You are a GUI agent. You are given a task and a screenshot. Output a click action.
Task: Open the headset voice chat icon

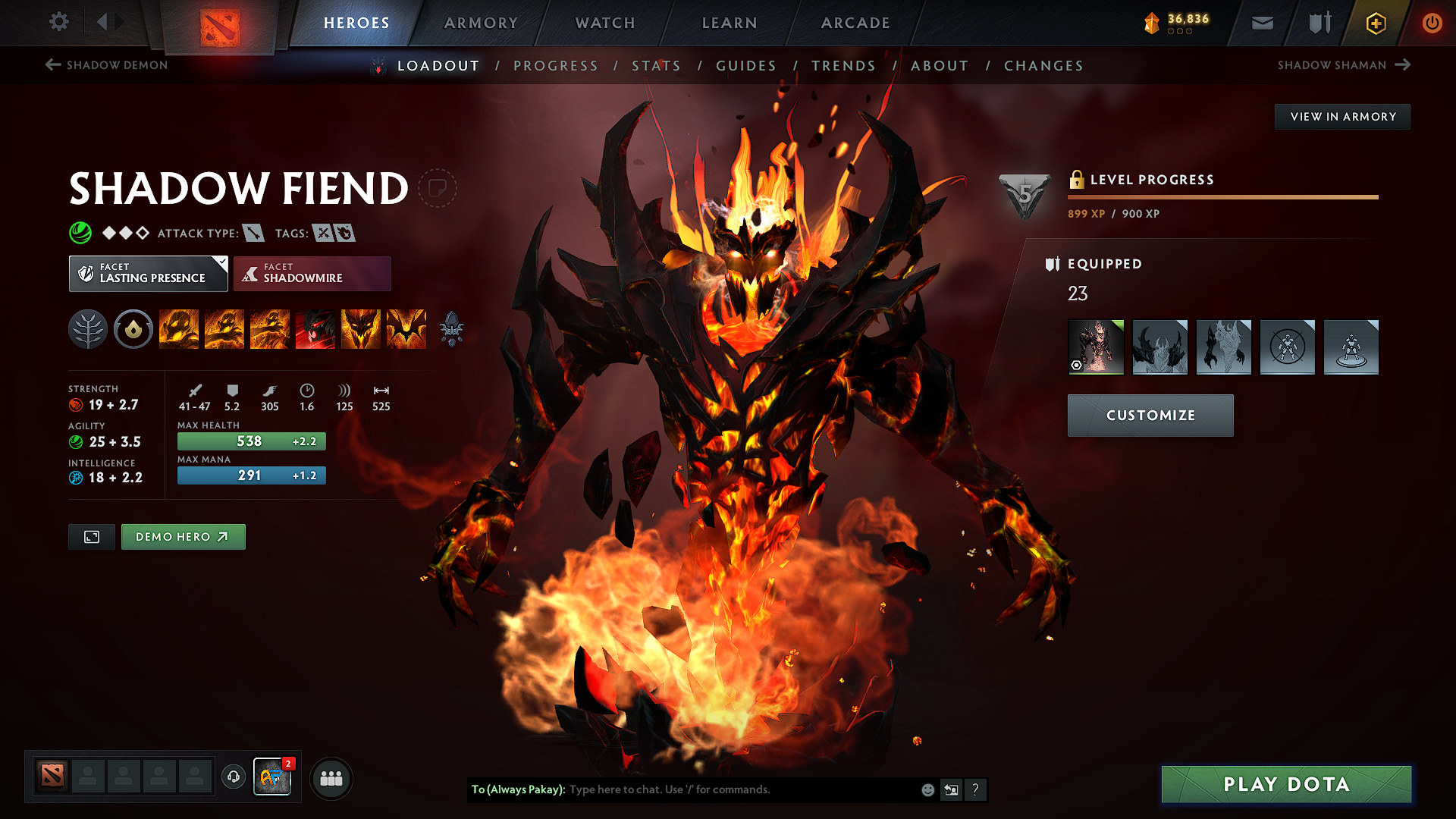pyautogui.click(x=233, y=777)
